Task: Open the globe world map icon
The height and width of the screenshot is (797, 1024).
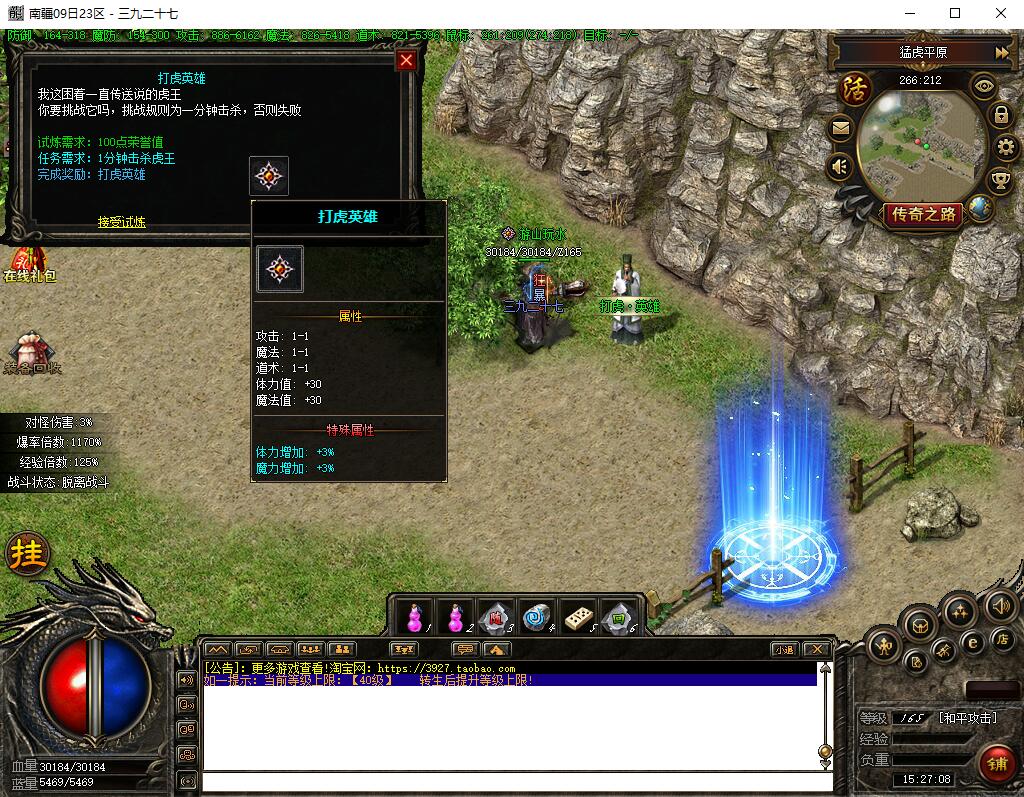Action: [x=981, y=209]
